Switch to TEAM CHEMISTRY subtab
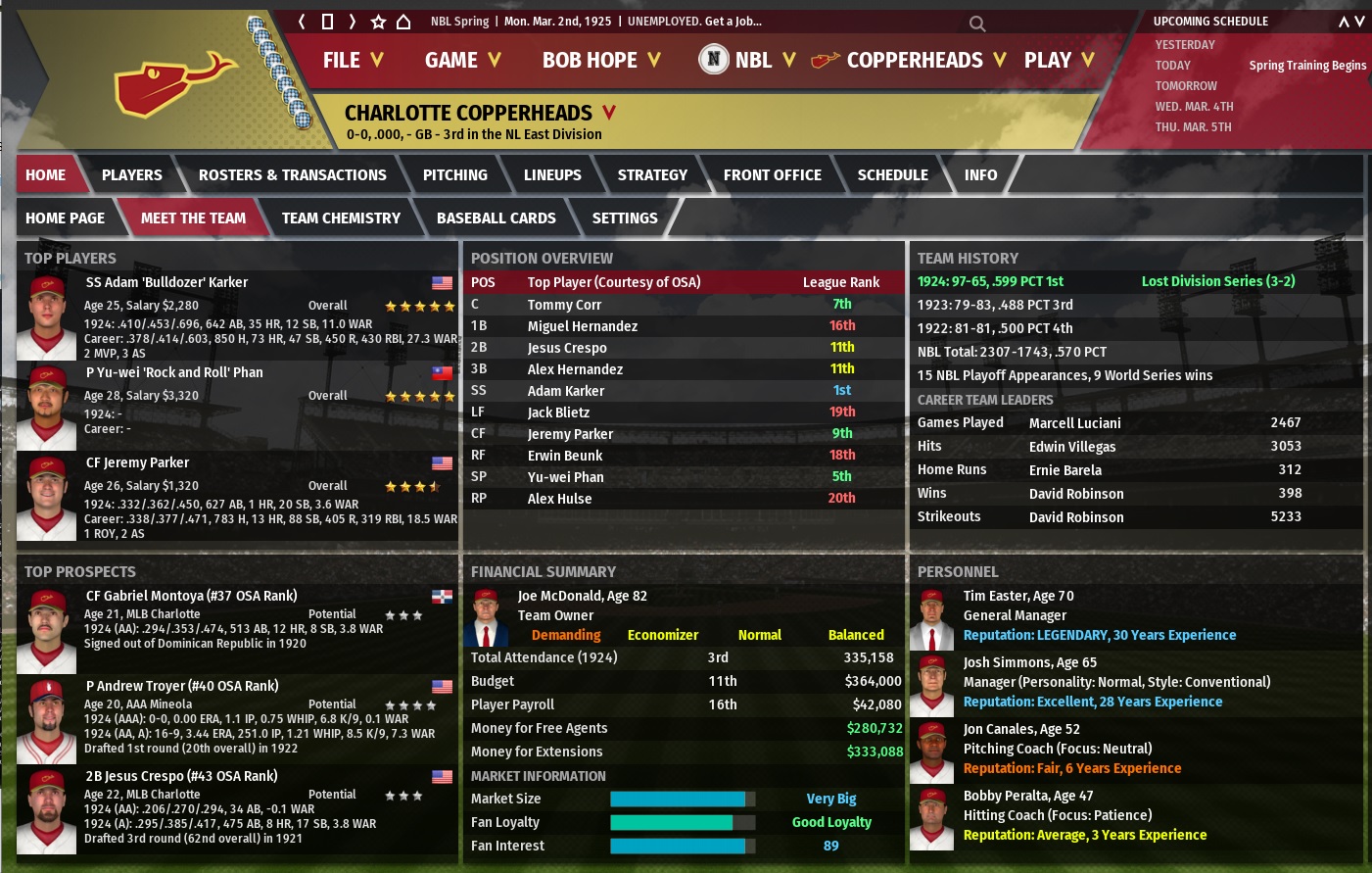 (341, 218)
